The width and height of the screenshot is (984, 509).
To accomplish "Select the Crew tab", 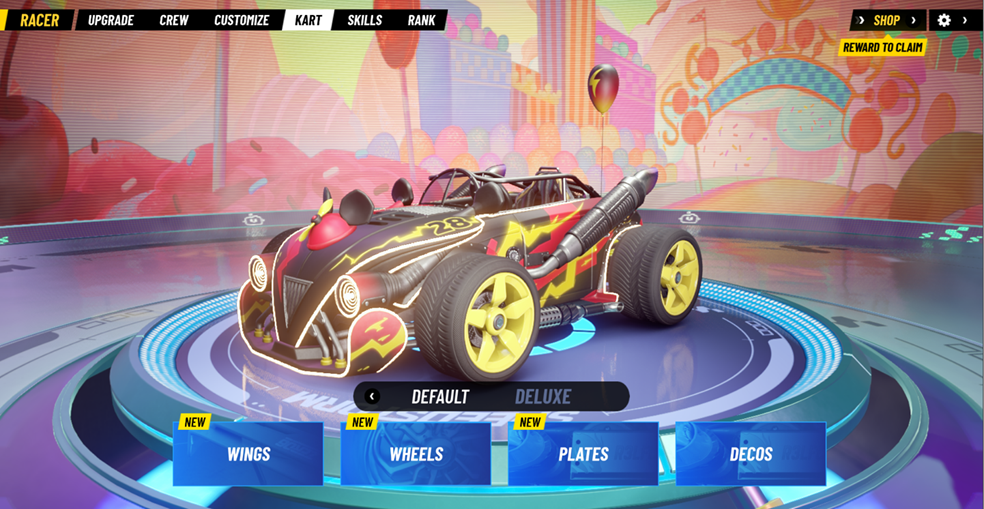I will 174,20.
